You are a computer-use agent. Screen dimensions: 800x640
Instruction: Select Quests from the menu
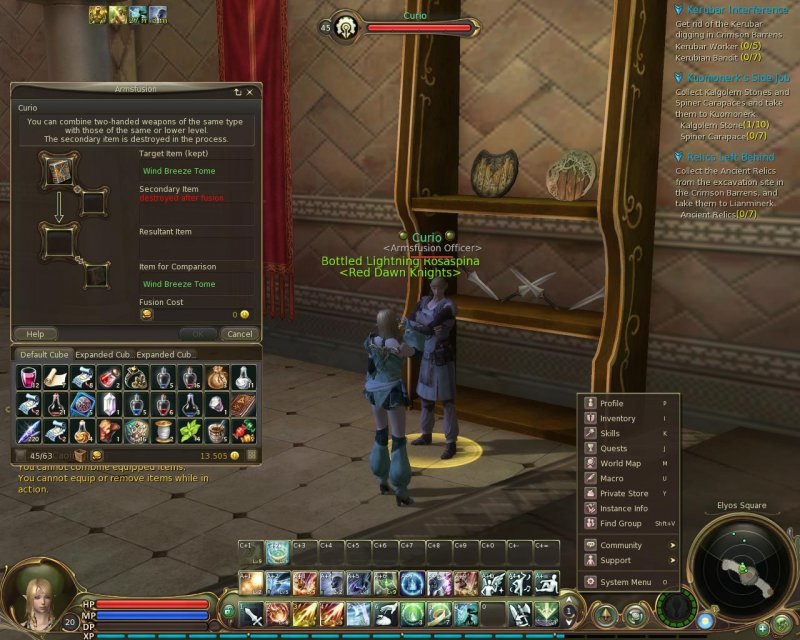click(x=613, y=449)
